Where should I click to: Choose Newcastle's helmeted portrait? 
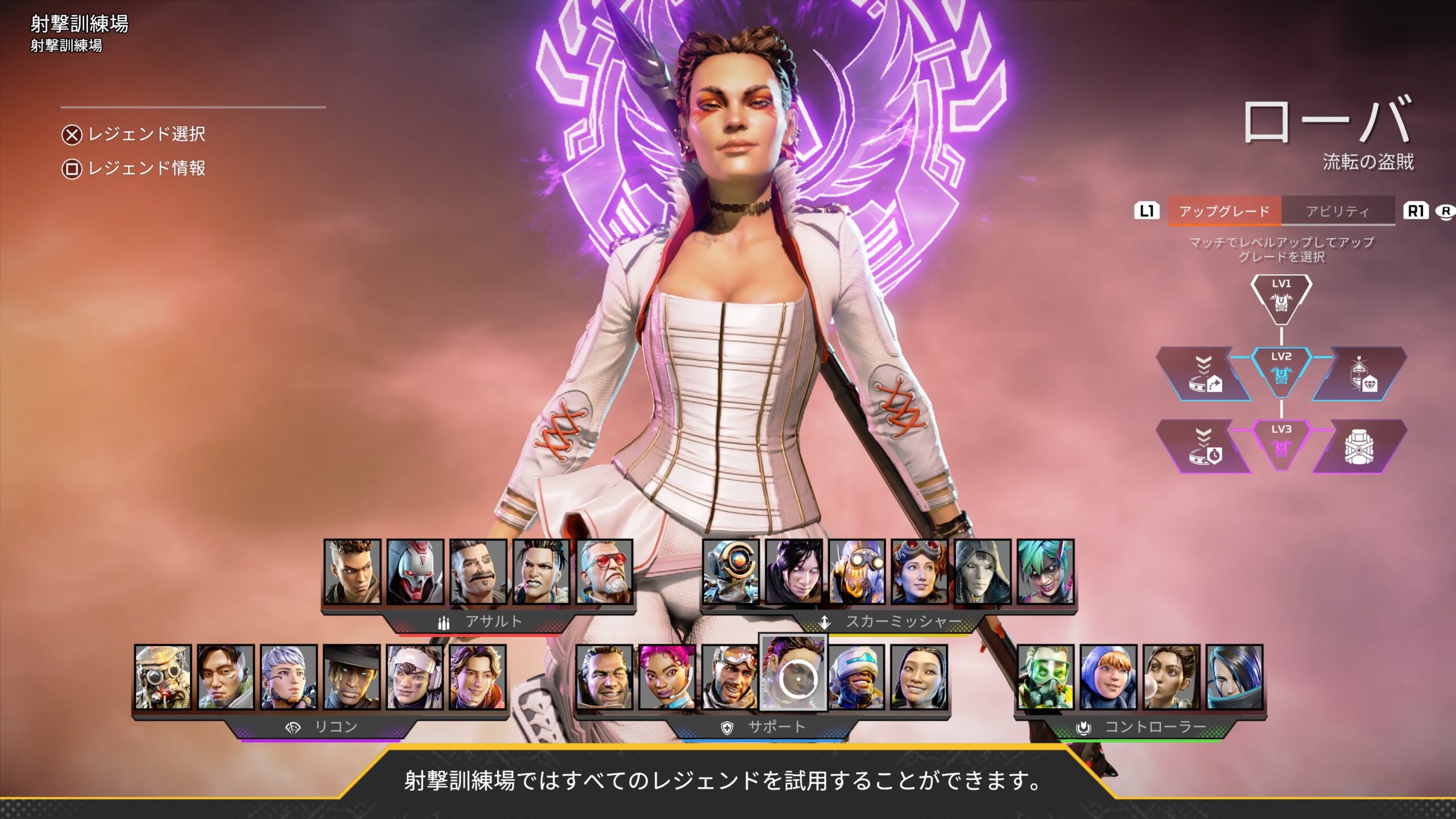[857, 677]
